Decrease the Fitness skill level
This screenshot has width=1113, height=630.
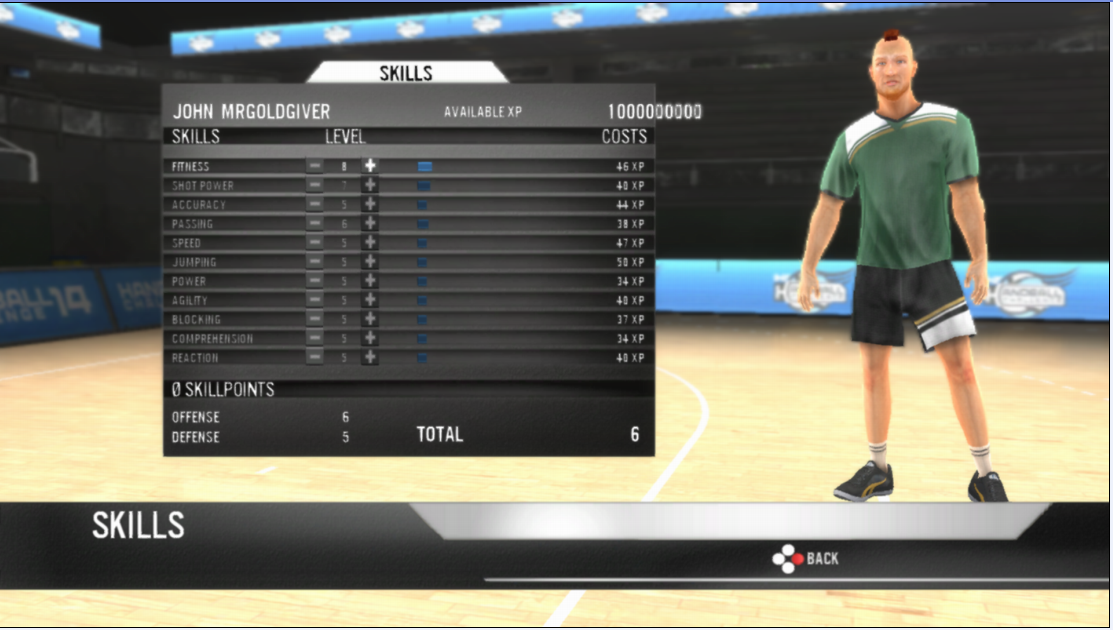tap(315, 166)
